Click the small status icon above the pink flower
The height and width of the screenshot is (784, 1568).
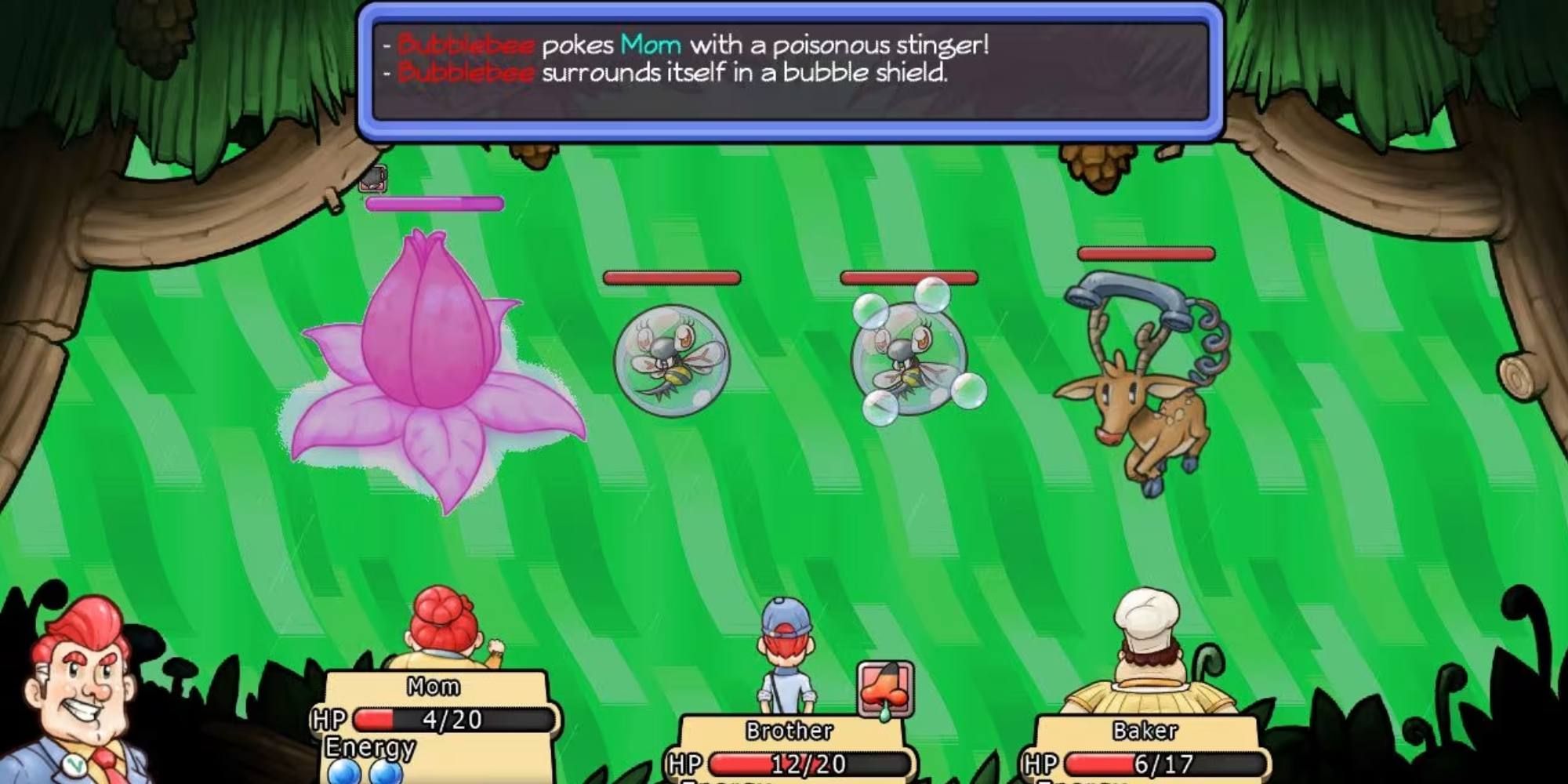pyautogui.click(x=373, y=179)
